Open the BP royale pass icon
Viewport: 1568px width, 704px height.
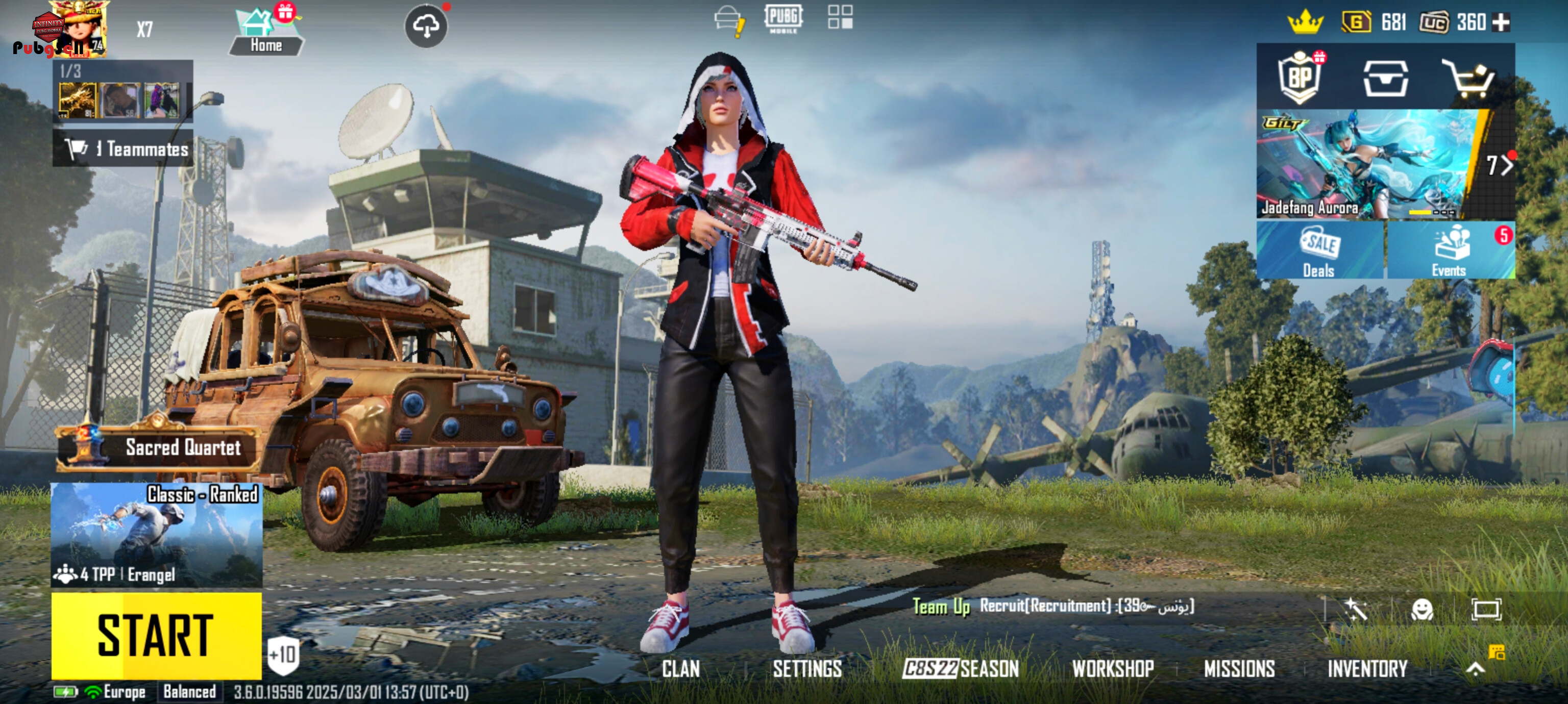point(1300,77)
